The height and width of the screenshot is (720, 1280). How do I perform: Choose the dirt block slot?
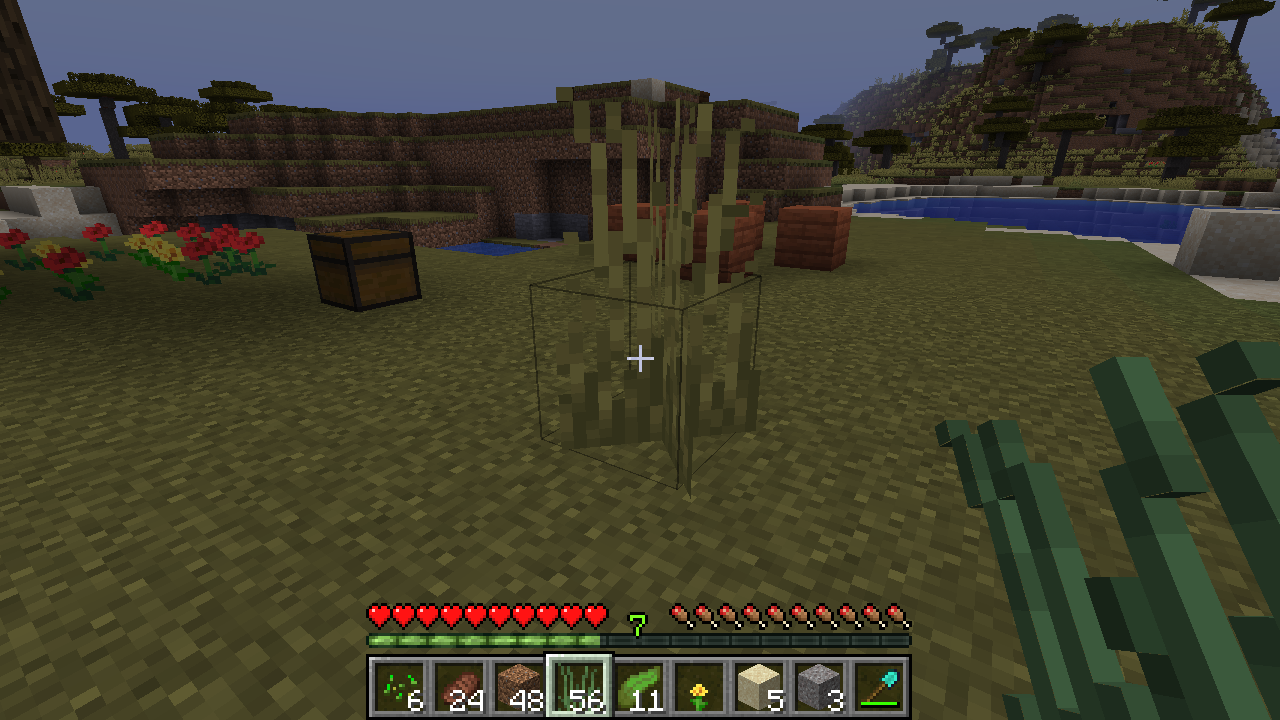[519, 687]
